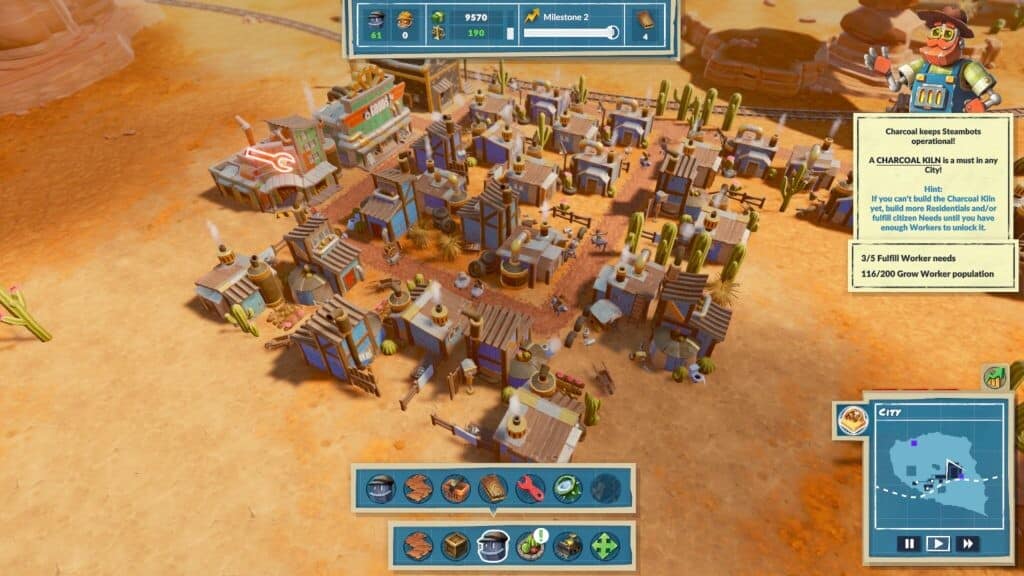Click the blueprint book counter icon

(x=645, y=19)
